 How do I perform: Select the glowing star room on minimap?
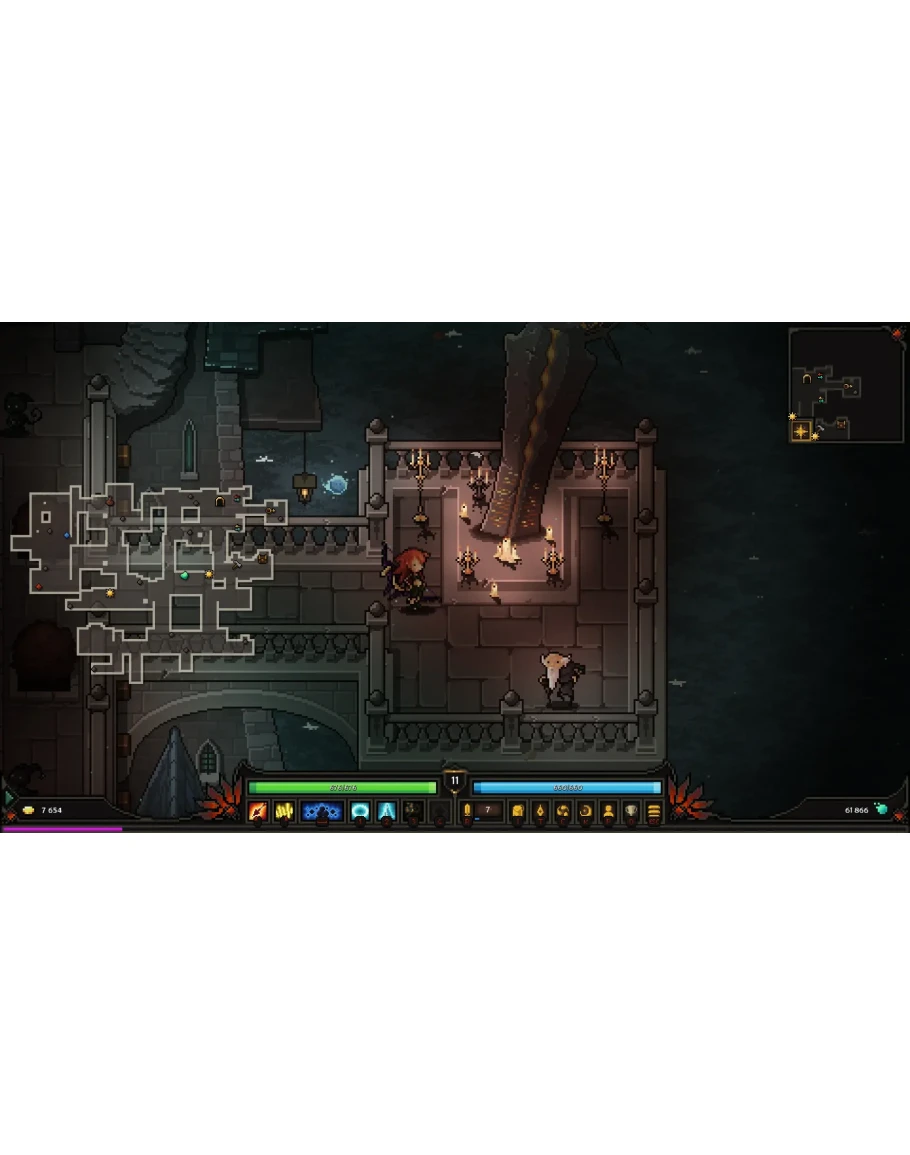click(801, 431)
